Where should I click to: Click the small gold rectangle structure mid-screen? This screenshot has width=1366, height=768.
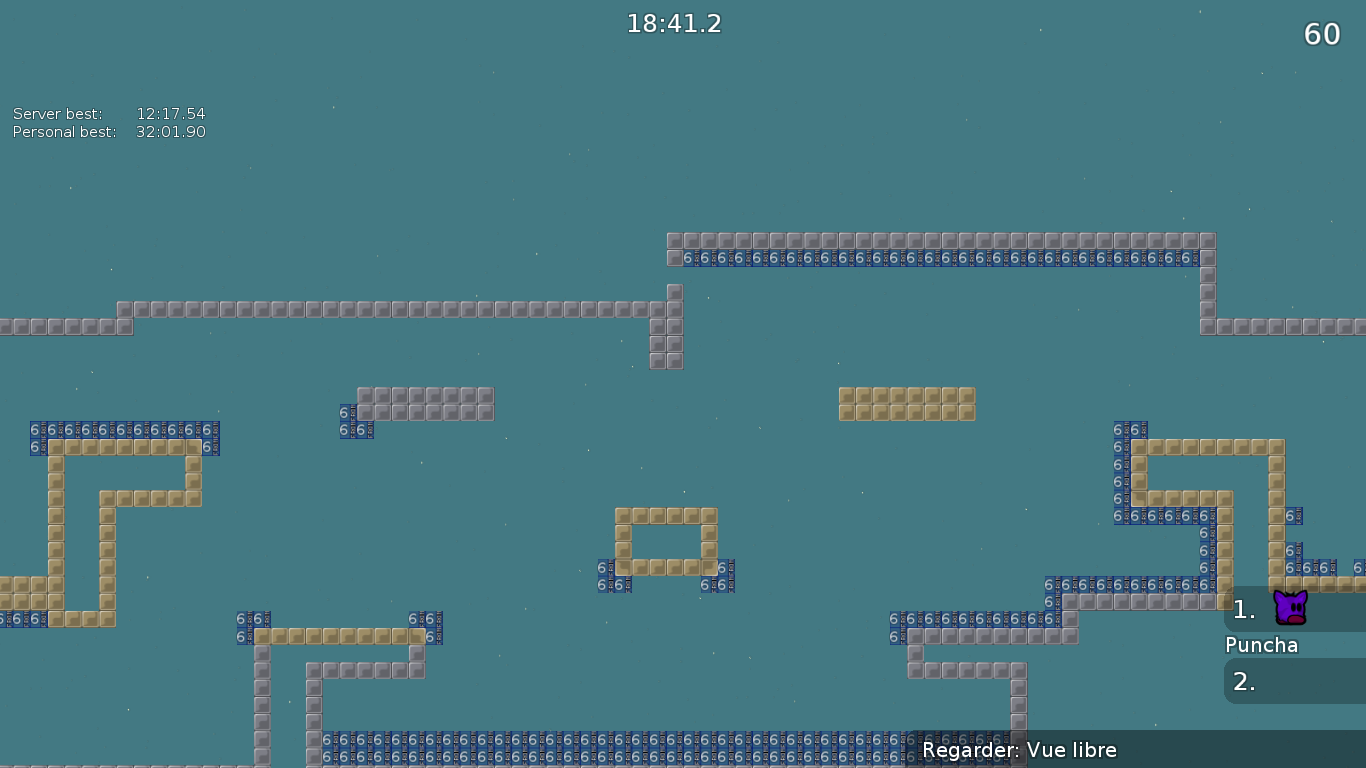coord(666,540)
